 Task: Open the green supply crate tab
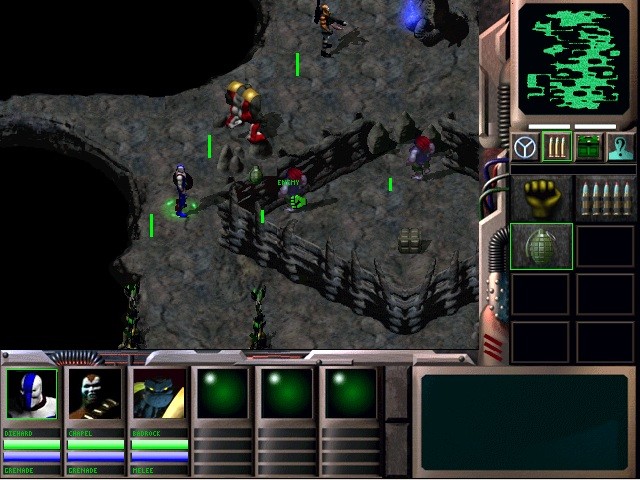tap(589, 148)
